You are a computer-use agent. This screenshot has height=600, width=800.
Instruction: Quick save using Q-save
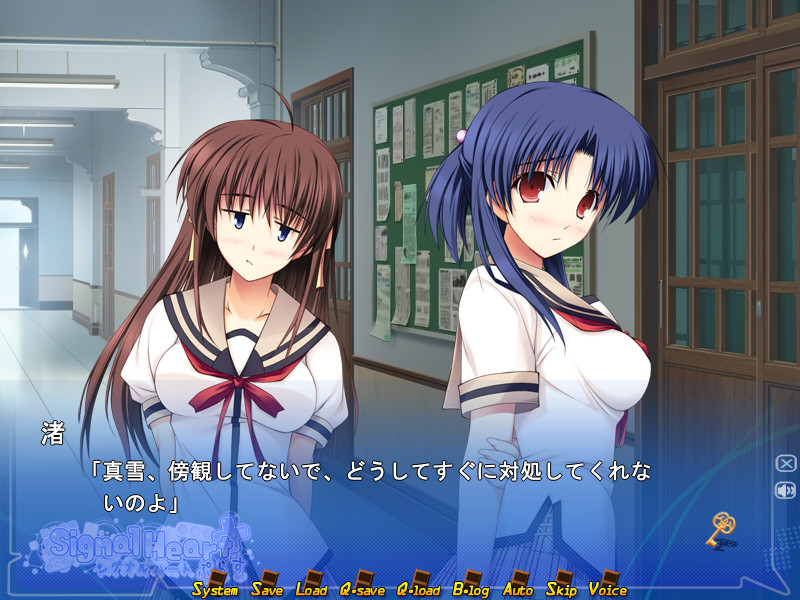point(362,589)
